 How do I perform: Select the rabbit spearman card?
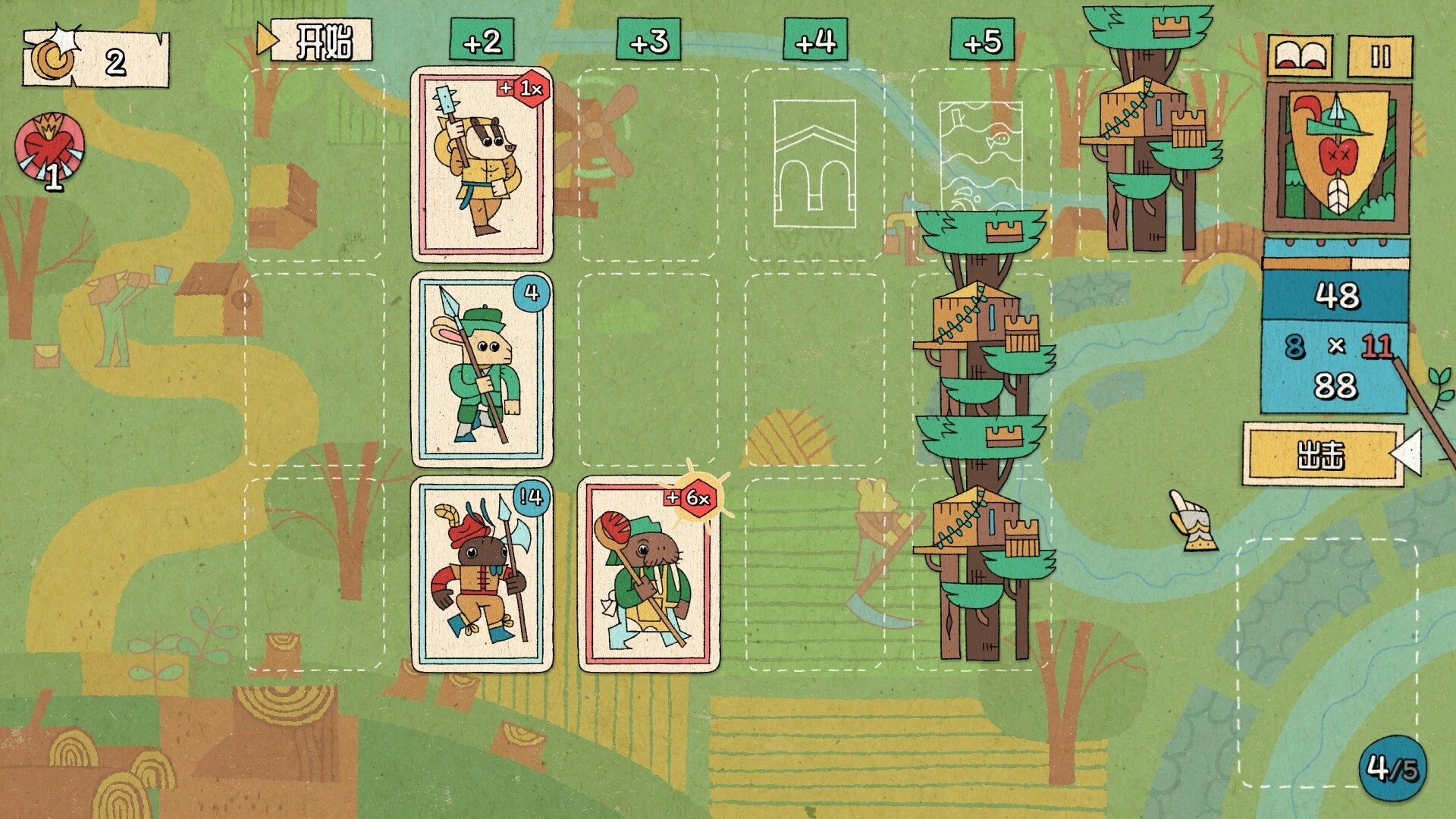(x=482, y=370)
